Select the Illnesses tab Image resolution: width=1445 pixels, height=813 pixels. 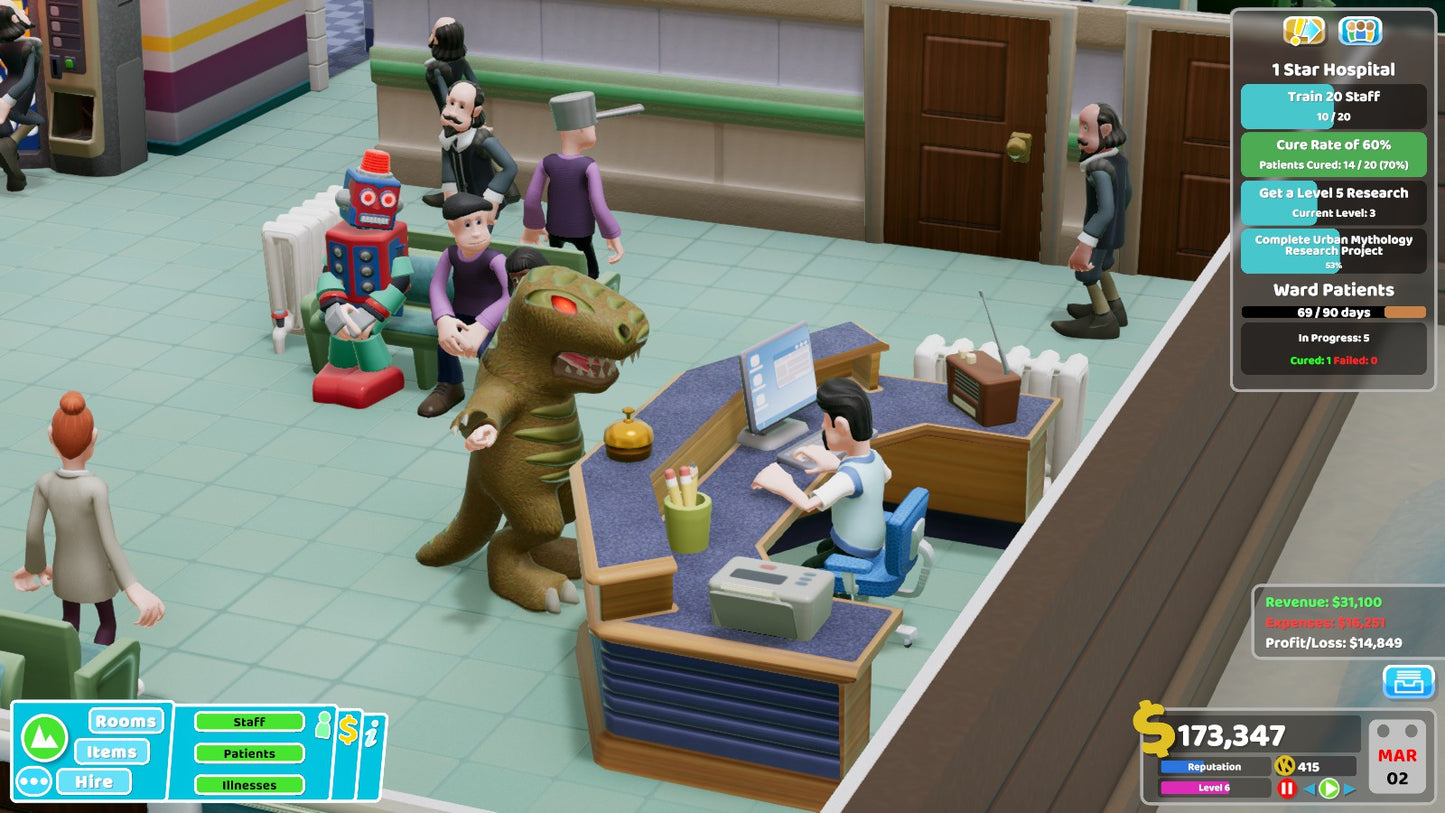[x=249, y=785]
